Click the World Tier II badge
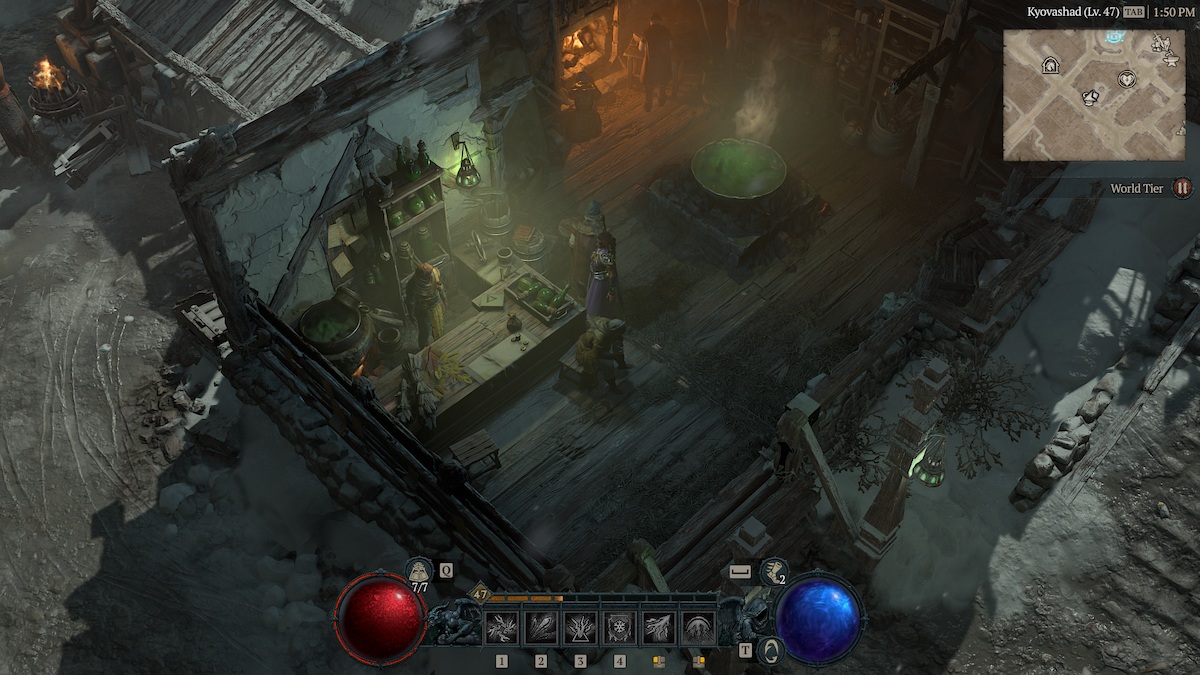1200x675 pixels. pyautogui.click(x=1182, y=188)
